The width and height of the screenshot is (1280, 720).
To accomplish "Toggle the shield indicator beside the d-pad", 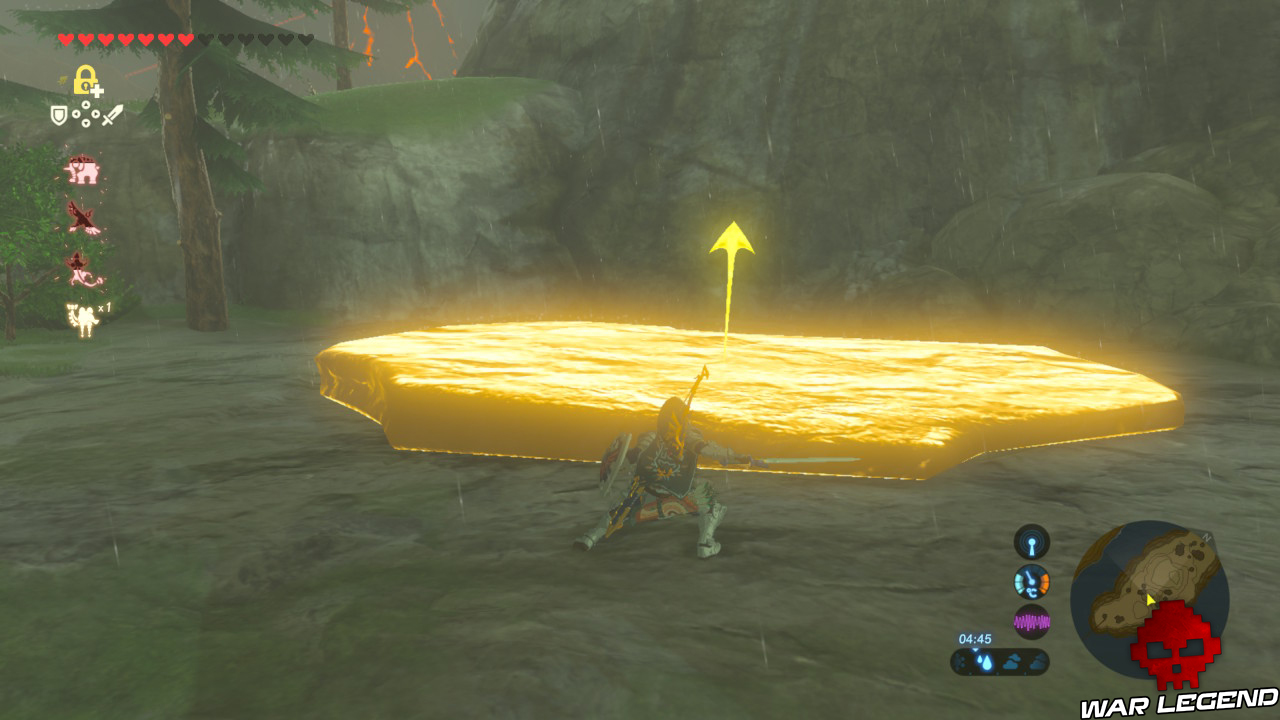I will click(57, 114).
